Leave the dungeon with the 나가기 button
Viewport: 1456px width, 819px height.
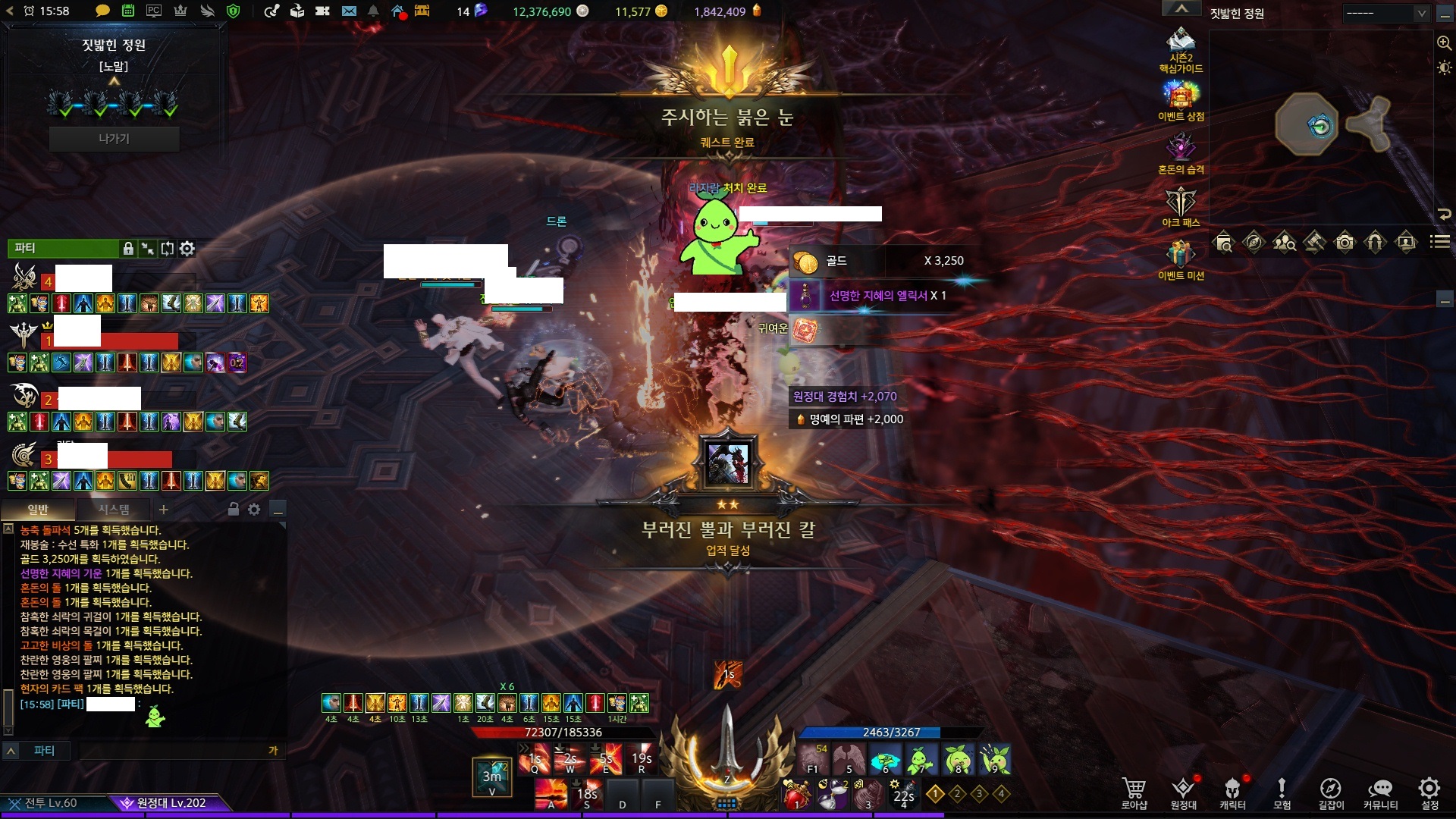(x=114, y=139)
